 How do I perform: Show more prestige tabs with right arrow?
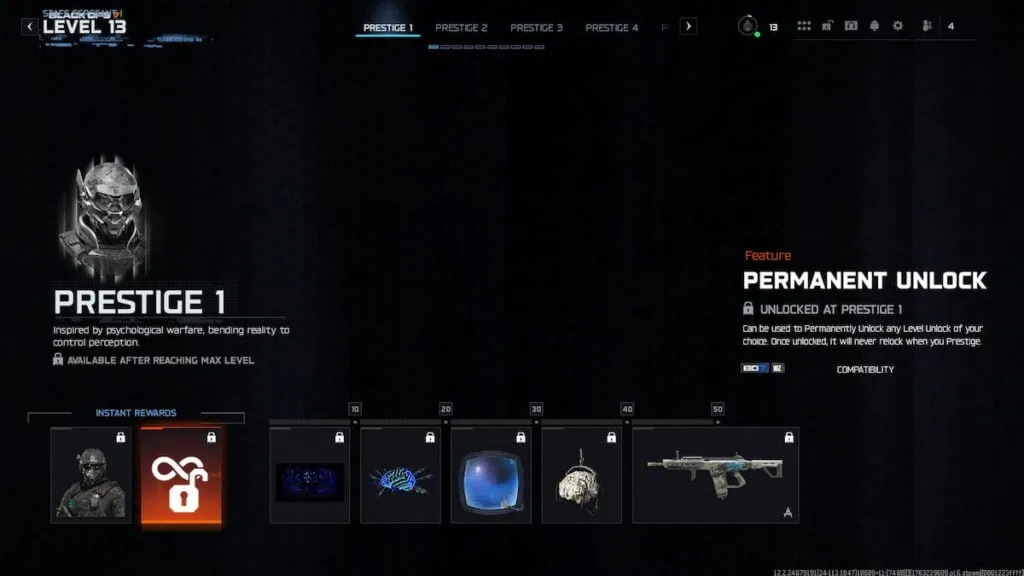pyautogui.click(x=688, y=27)
